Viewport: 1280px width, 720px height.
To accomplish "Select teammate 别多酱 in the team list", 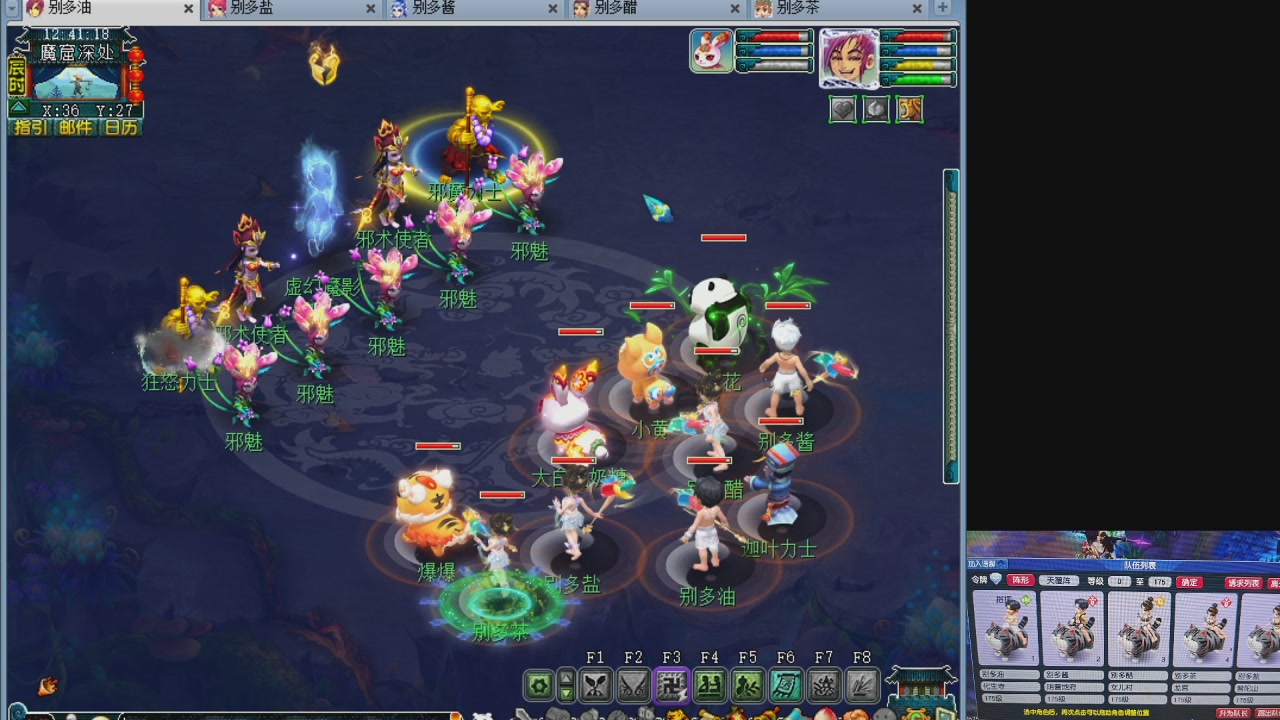I will point(1071,630).
